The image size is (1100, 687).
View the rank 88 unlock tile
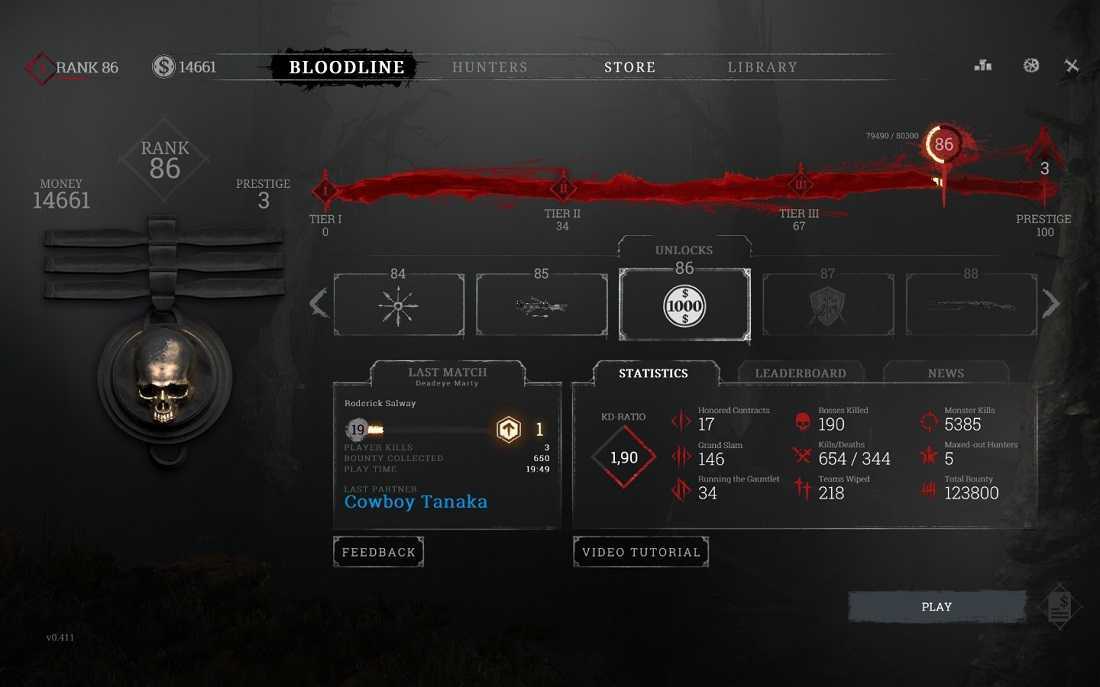tap(971, 305)
